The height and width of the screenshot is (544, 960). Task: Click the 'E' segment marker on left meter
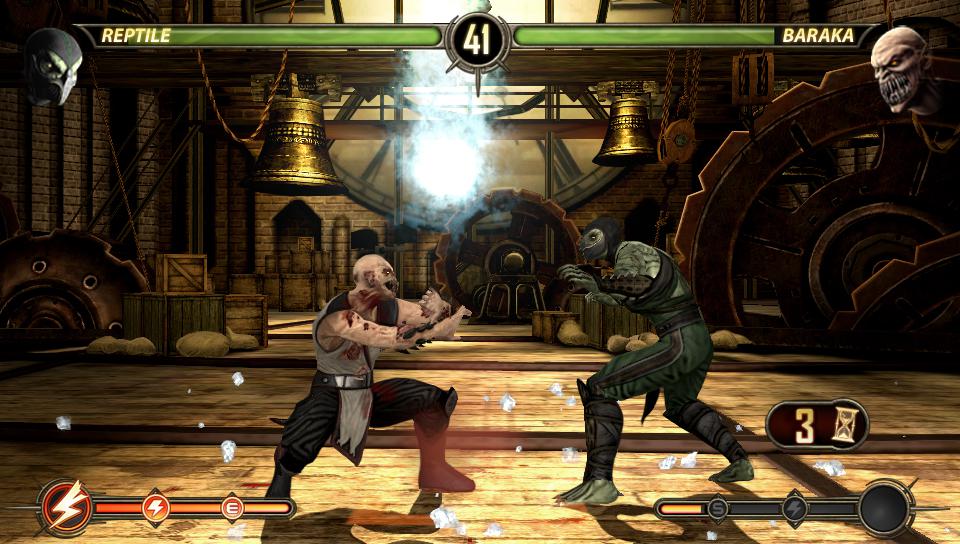[233, 507]
